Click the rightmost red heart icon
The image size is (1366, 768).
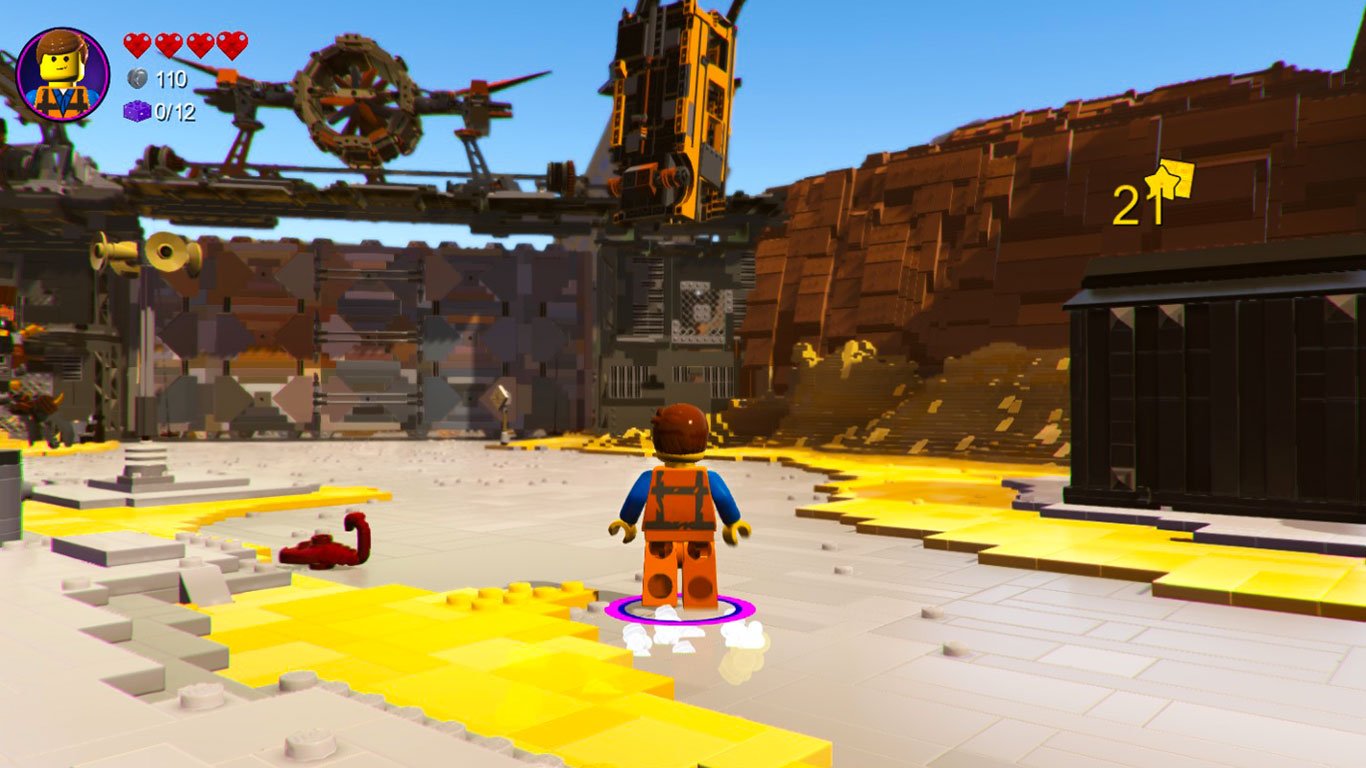tap(233, 42)
